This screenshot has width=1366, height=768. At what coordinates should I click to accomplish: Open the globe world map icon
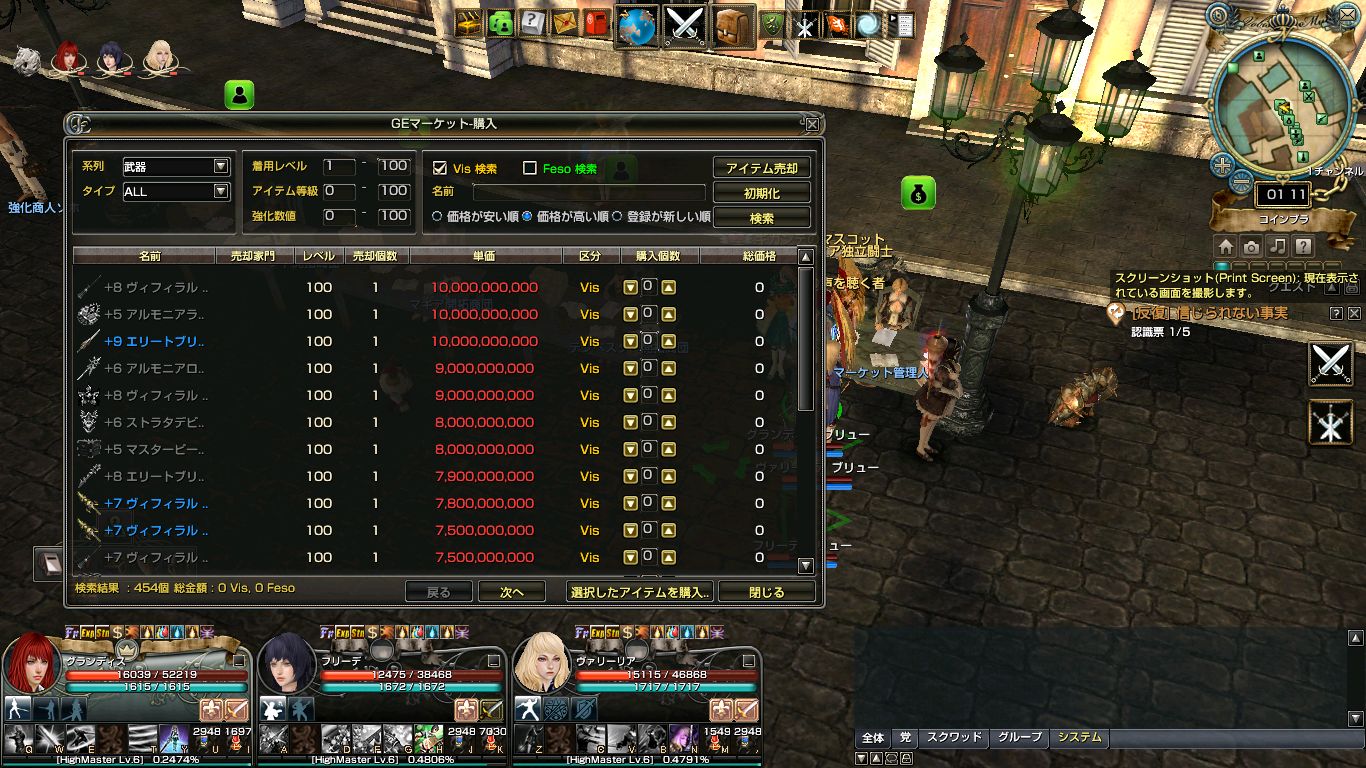coord(636,25)
